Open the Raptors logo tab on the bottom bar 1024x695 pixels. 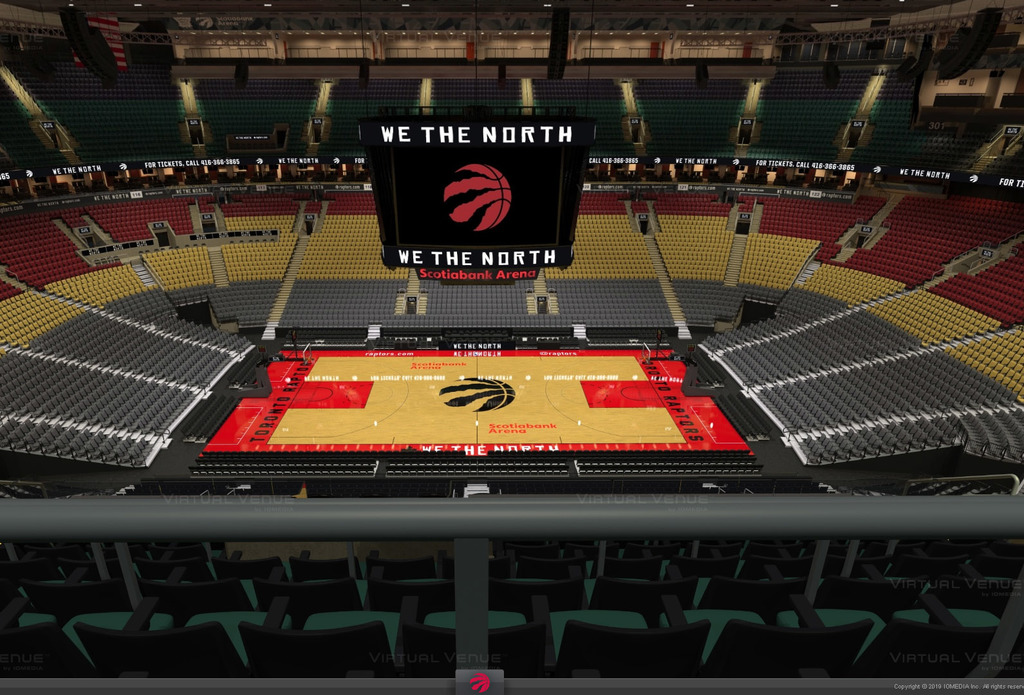480,683
